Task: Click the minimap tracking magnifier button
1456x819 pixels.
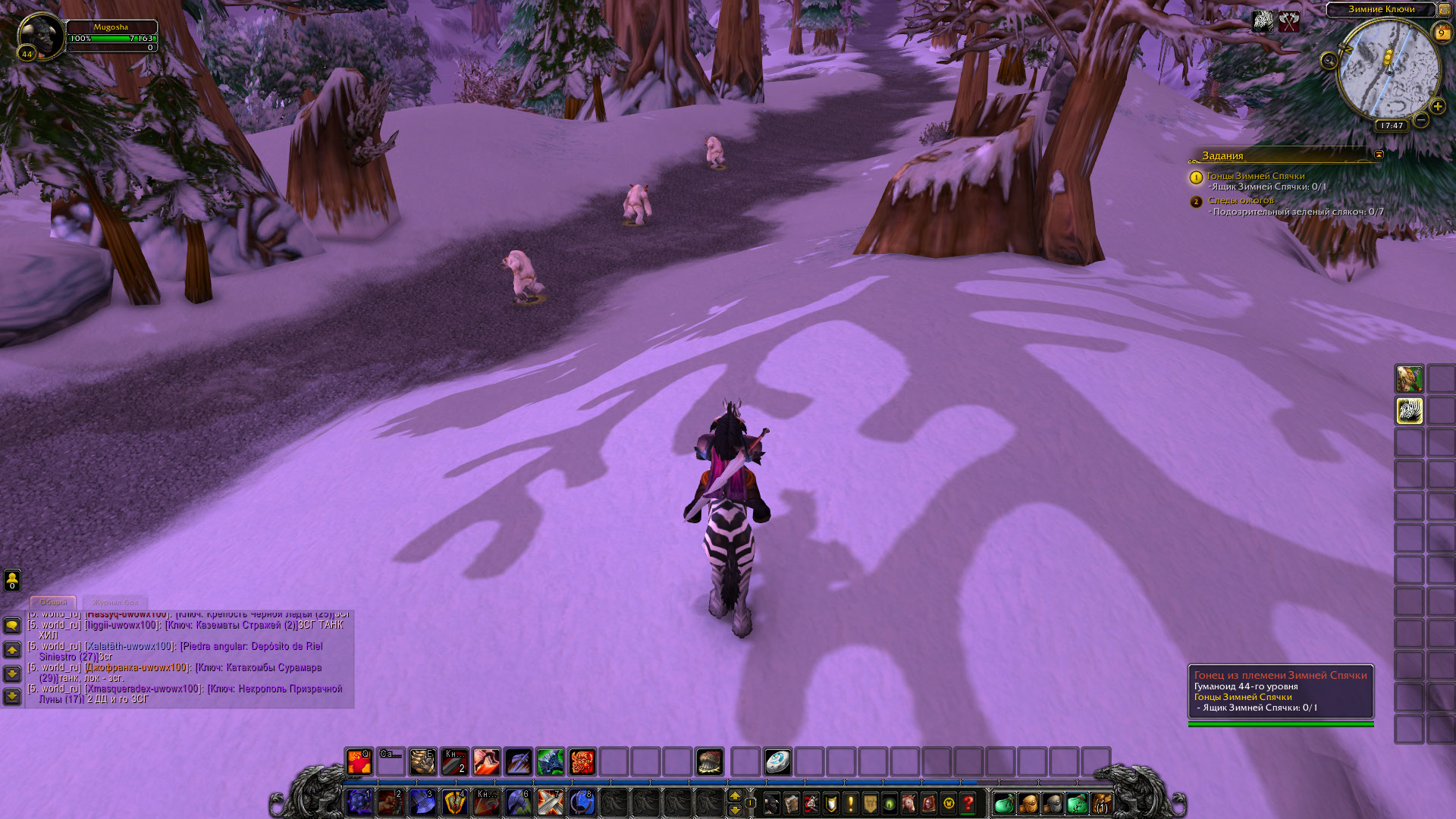Action: click(x=1329, y=61)
